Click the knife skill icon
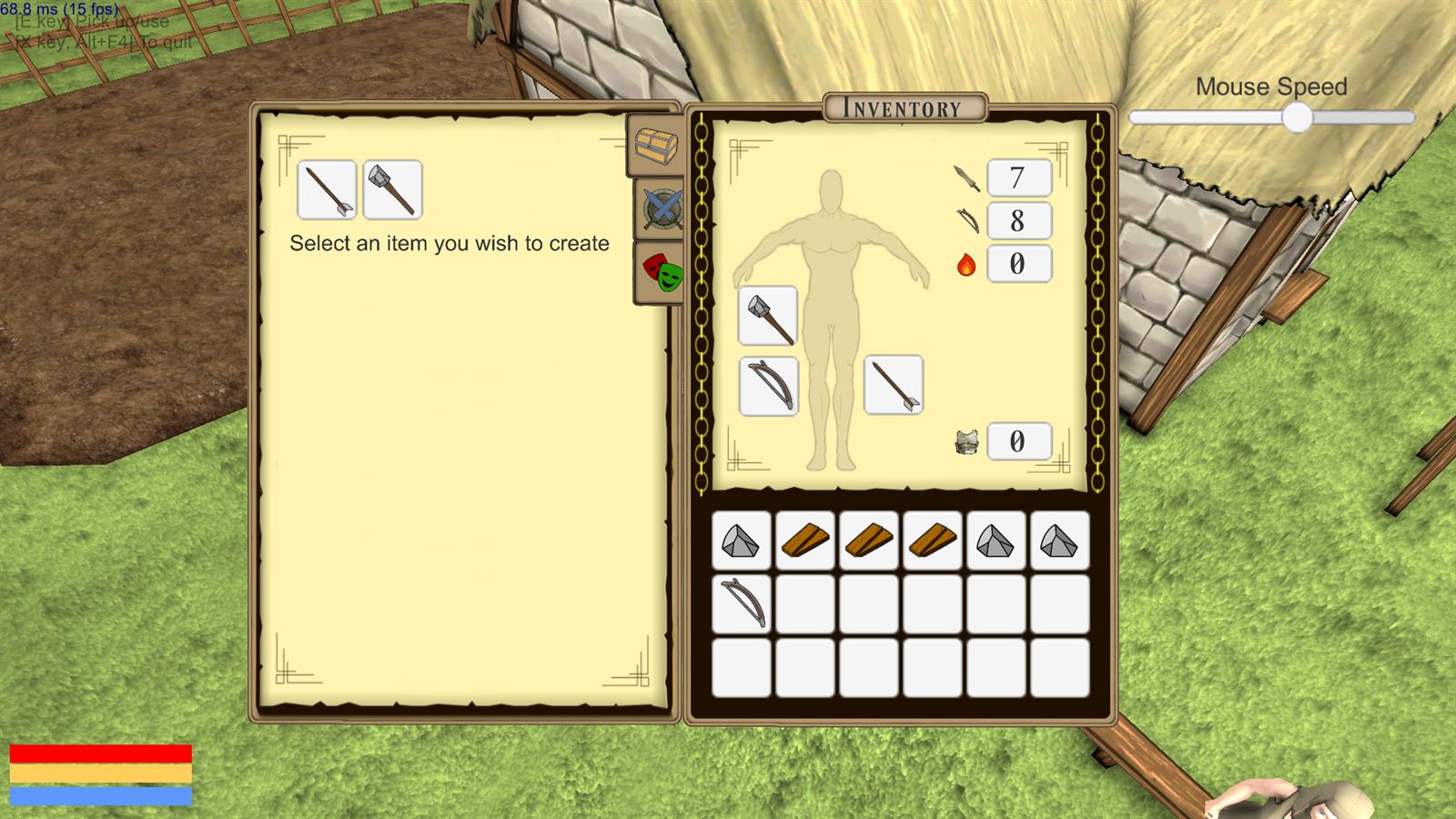 [967, 177]
